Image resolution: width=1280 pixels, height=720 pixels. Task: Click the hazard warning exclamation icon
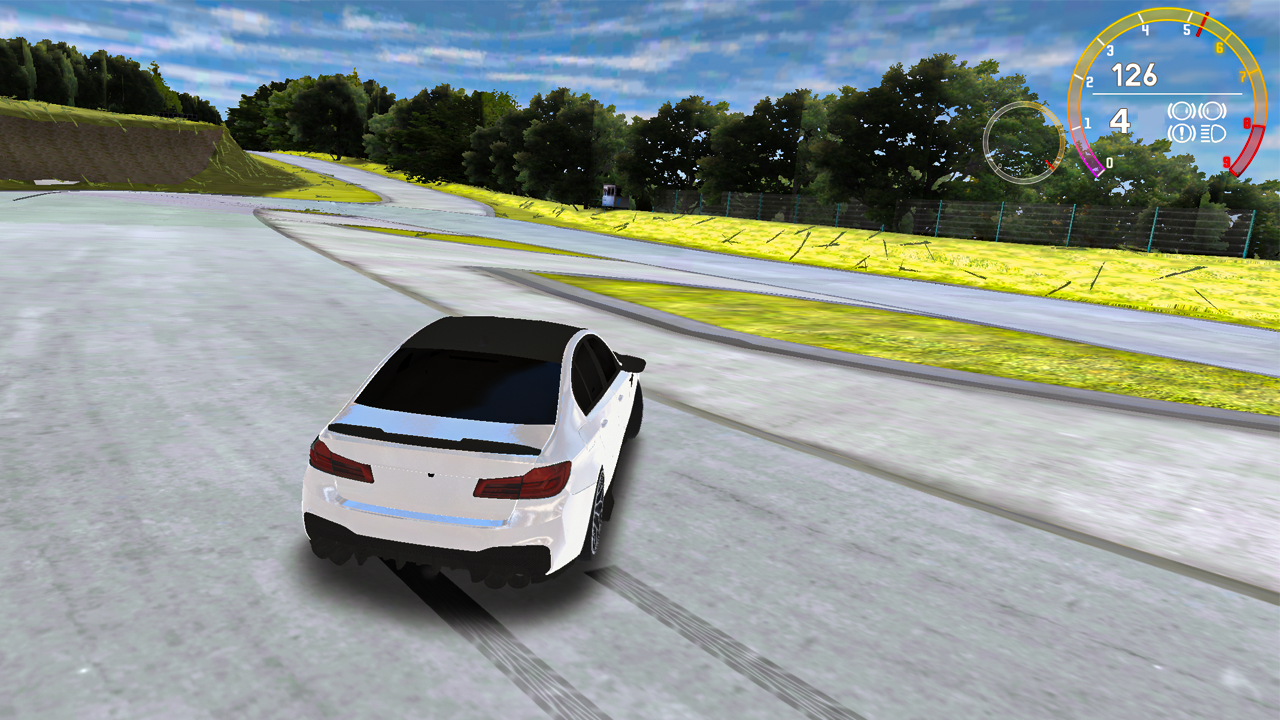coord(1183,131)
